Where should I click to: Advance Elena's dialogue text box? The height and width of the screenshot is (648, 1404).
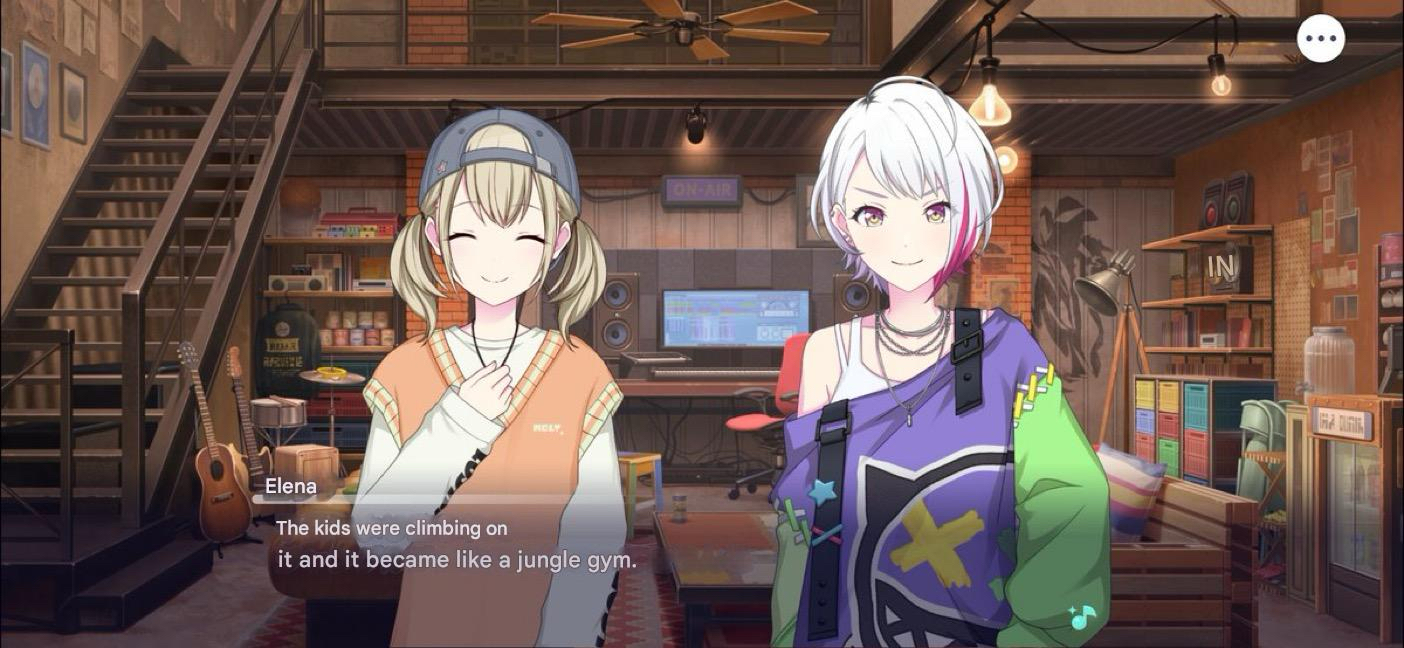[456, 545]
